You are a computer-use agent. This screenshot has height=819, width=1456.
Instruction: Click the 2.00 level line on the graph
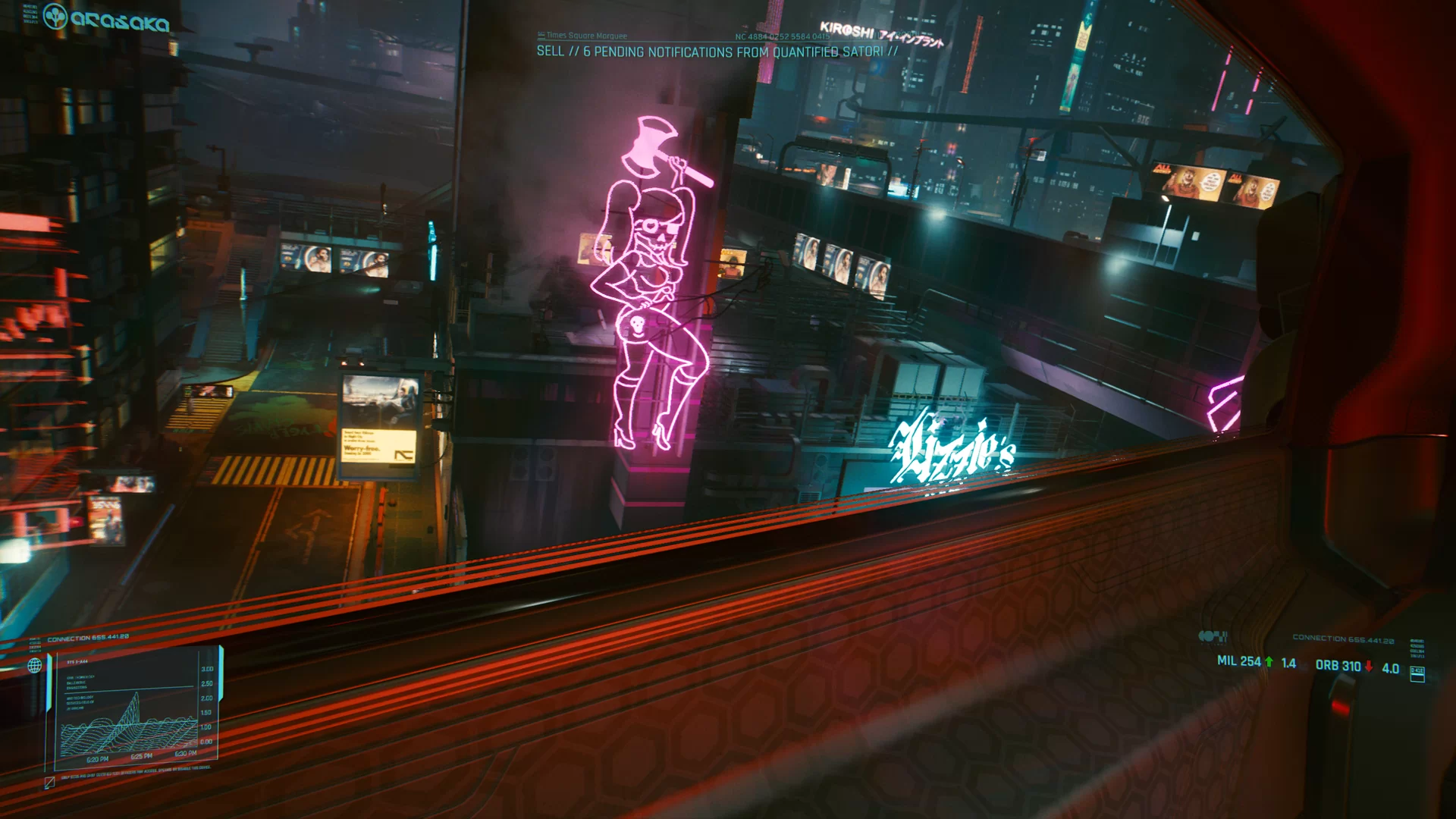(208, 697)
